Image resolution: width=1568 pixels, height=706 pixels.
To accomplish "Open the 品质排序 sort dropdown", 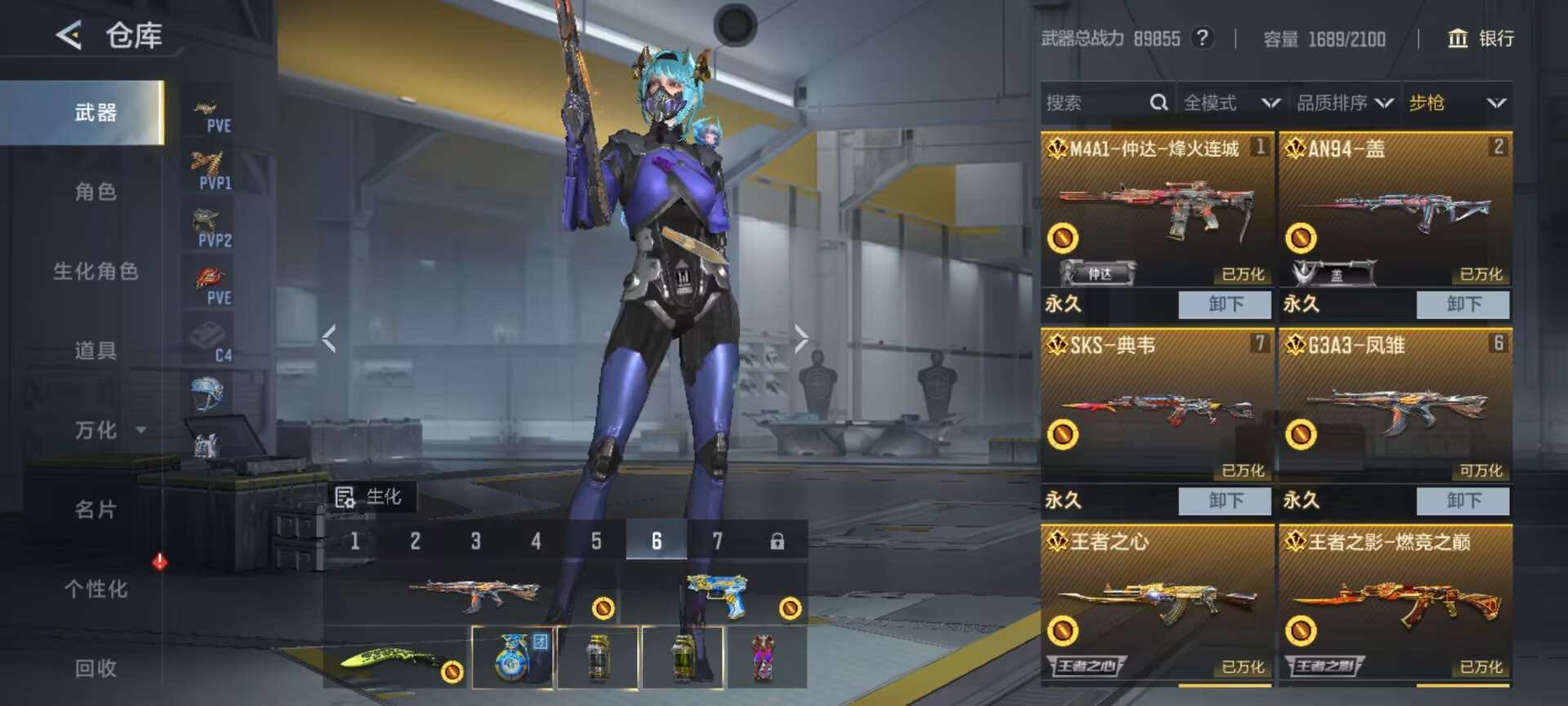I will (1343, 103).
